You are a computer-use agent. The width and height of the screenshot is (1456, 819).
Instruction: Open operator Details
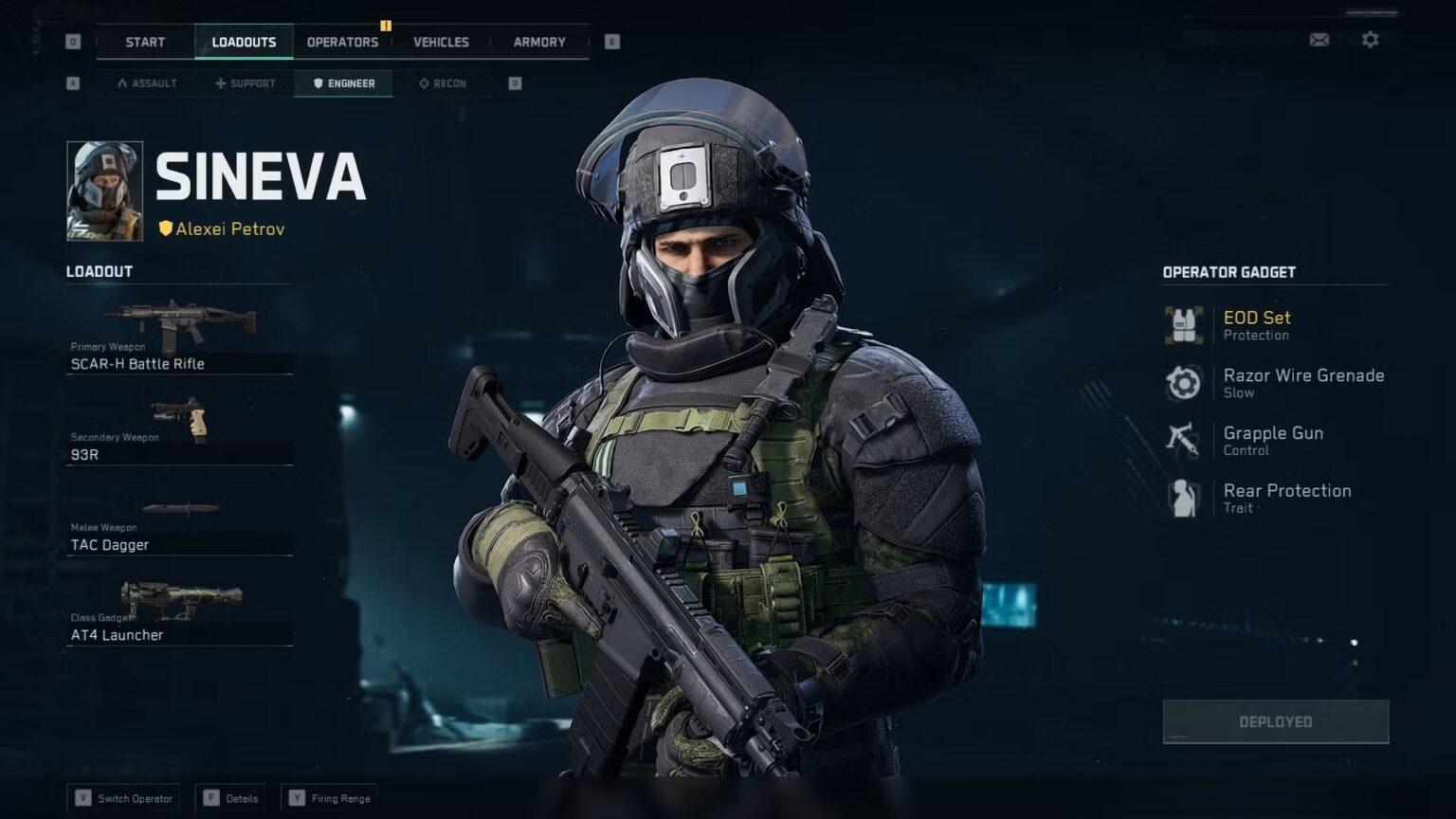pyautogui.click(x=230, y=797)
